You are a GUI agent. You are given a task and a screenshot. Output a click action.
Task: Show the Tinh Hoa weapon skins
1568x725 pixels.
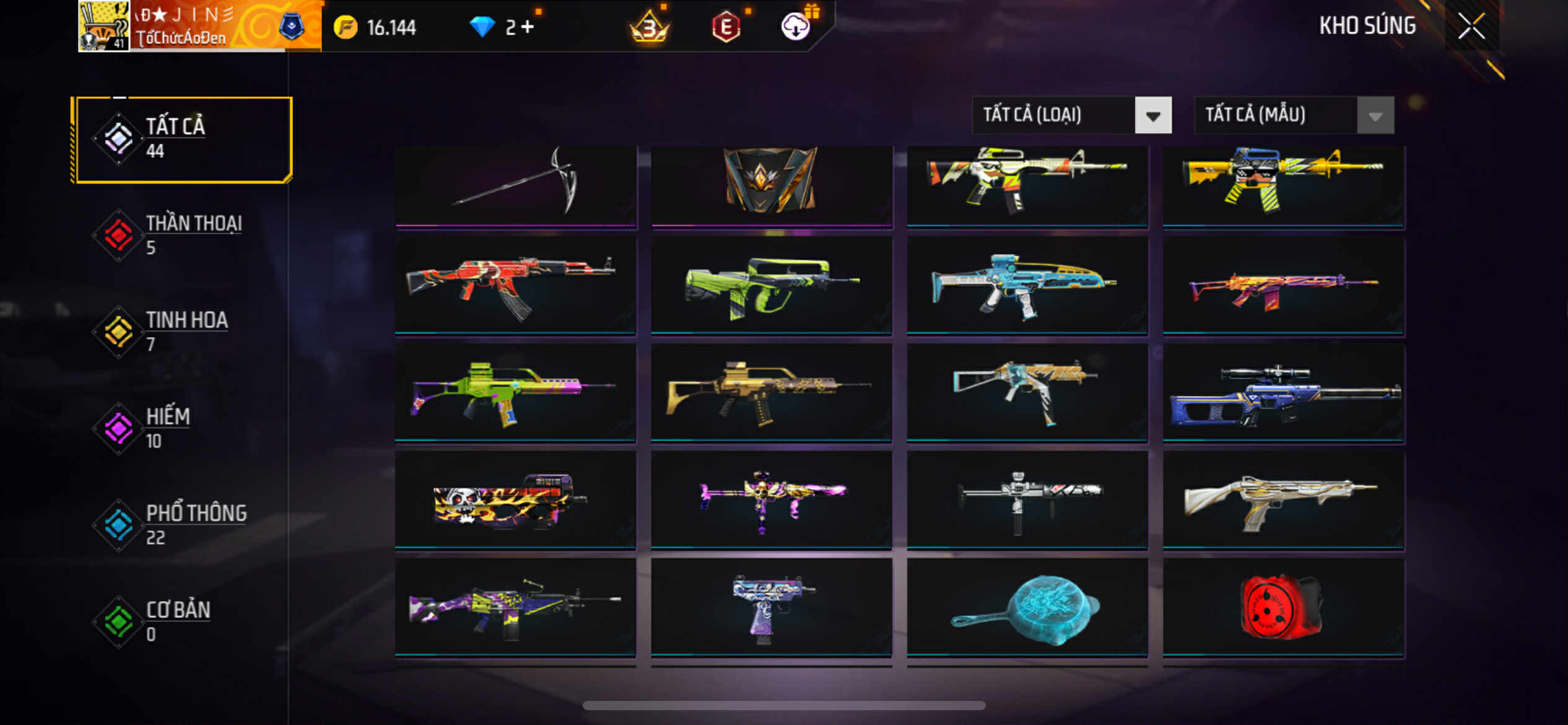pyautogui.click(x=182, y=332)
